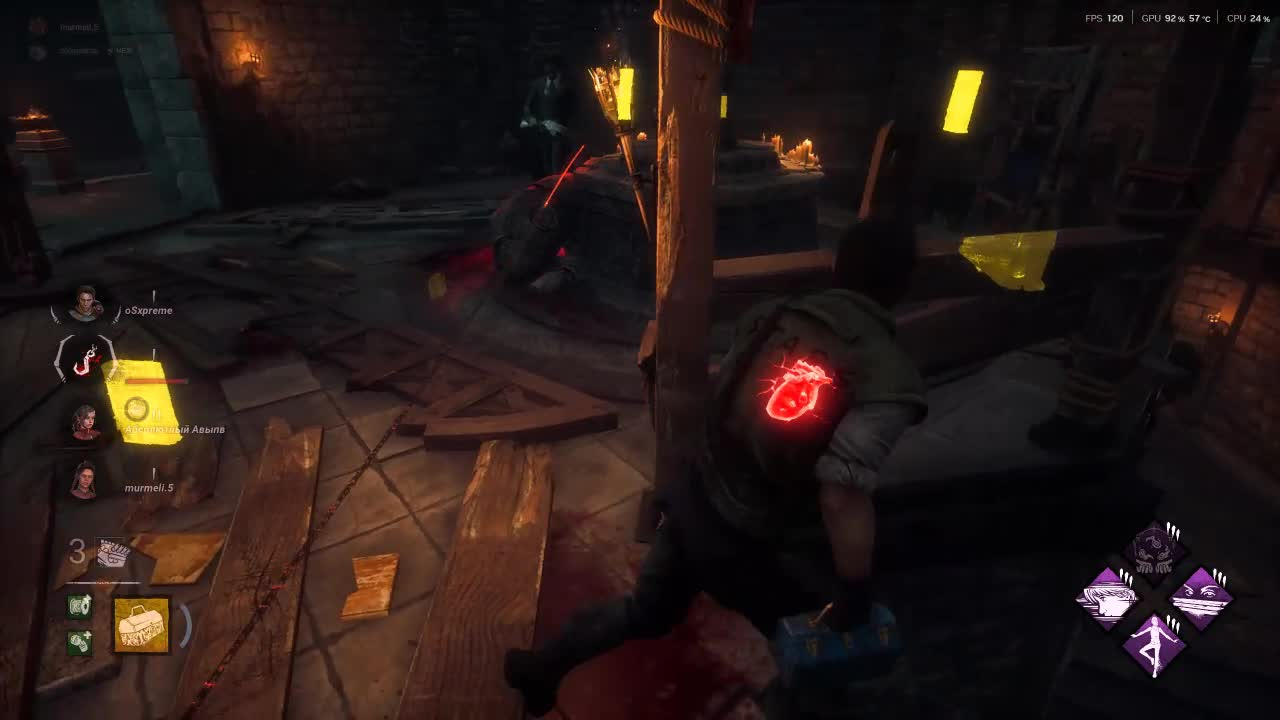Click the CPU 24% overlay readout
Viewport: 1280px width, 720px height.
click(x=1248, y=16)
